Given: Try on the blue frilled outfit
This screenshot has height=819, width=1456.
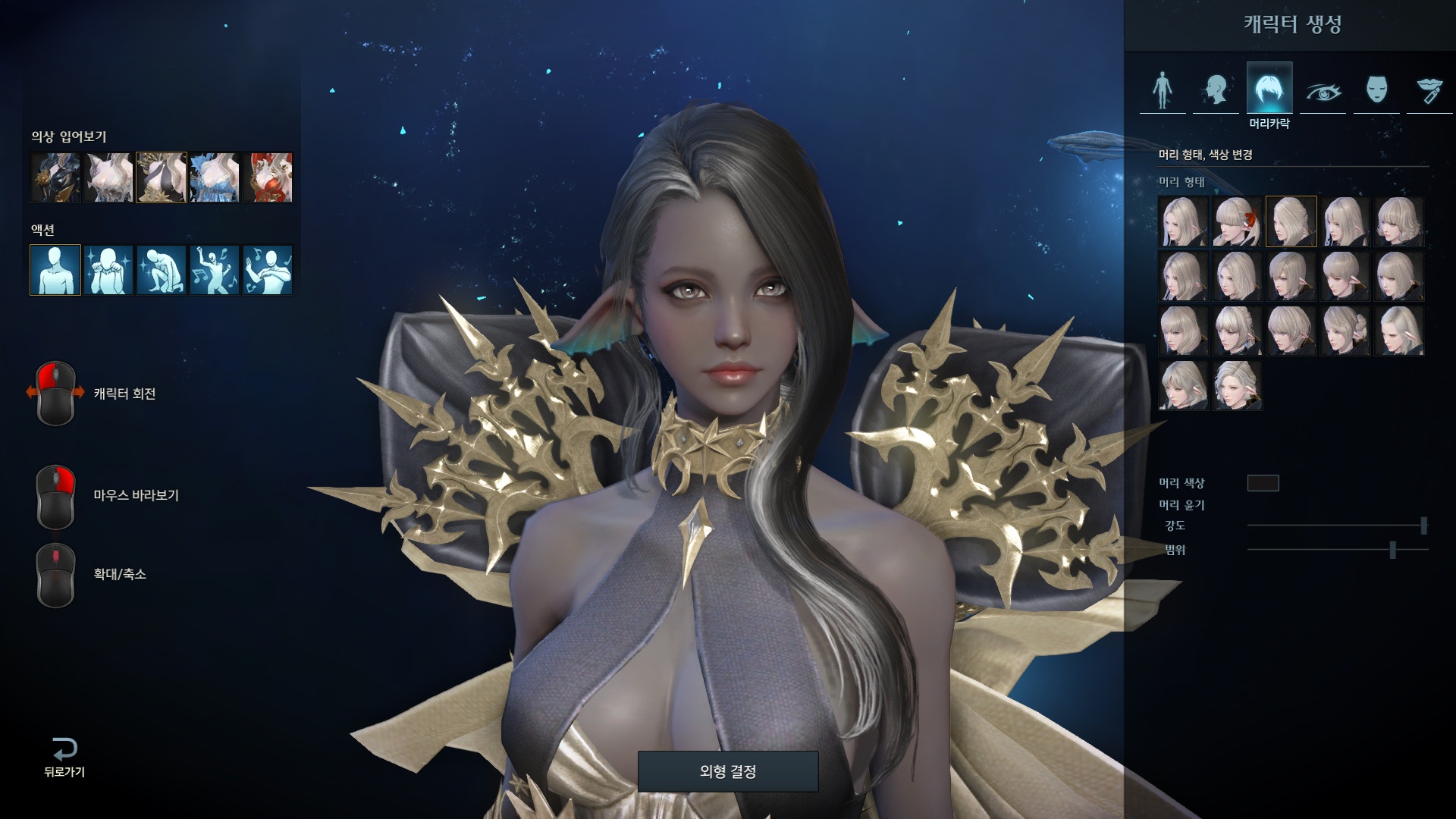Looking at the screenshot, I should (215, 177).
